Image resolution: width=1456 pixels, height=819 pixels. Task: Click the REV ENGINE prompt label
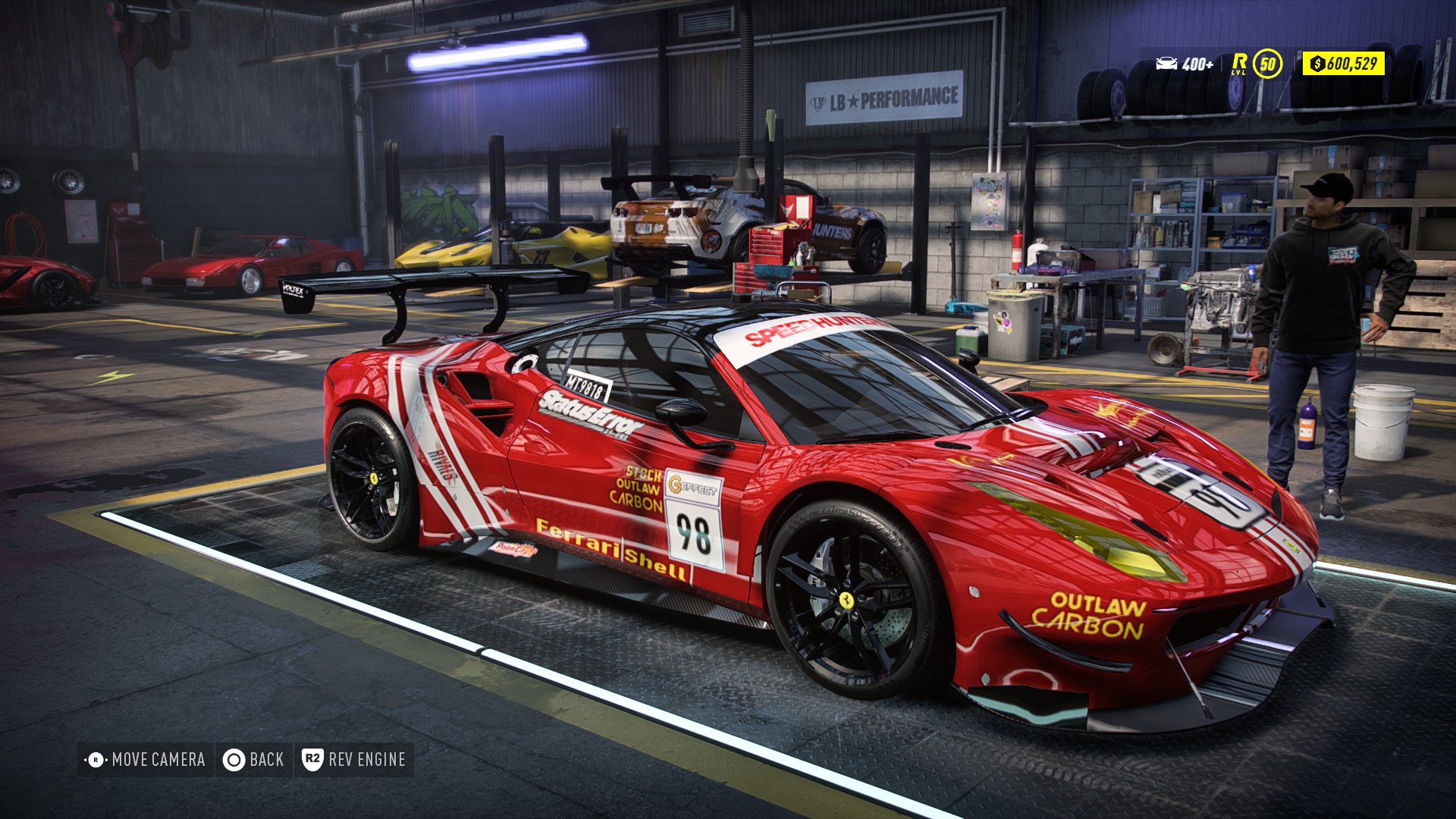(366, 758)
